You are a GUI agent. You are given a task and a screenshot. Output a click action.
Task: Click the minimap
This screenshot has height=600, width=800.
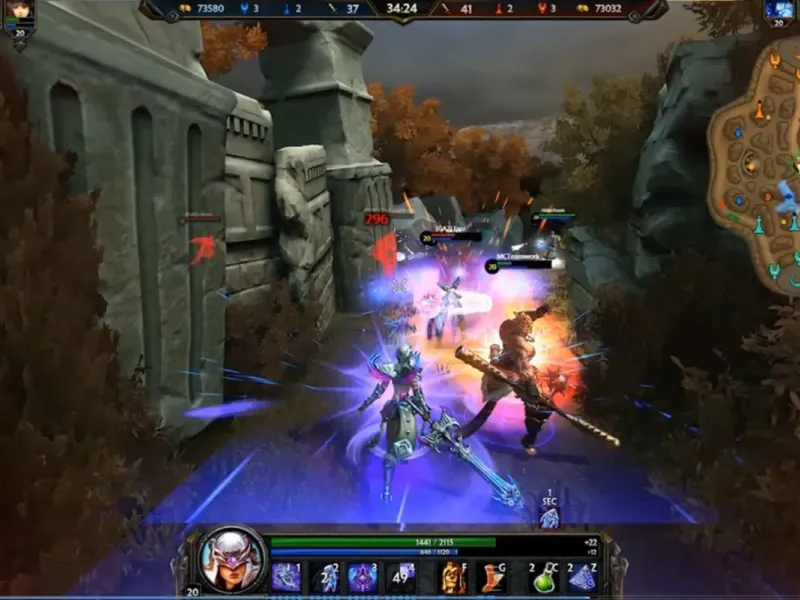[x=755, y=160]
